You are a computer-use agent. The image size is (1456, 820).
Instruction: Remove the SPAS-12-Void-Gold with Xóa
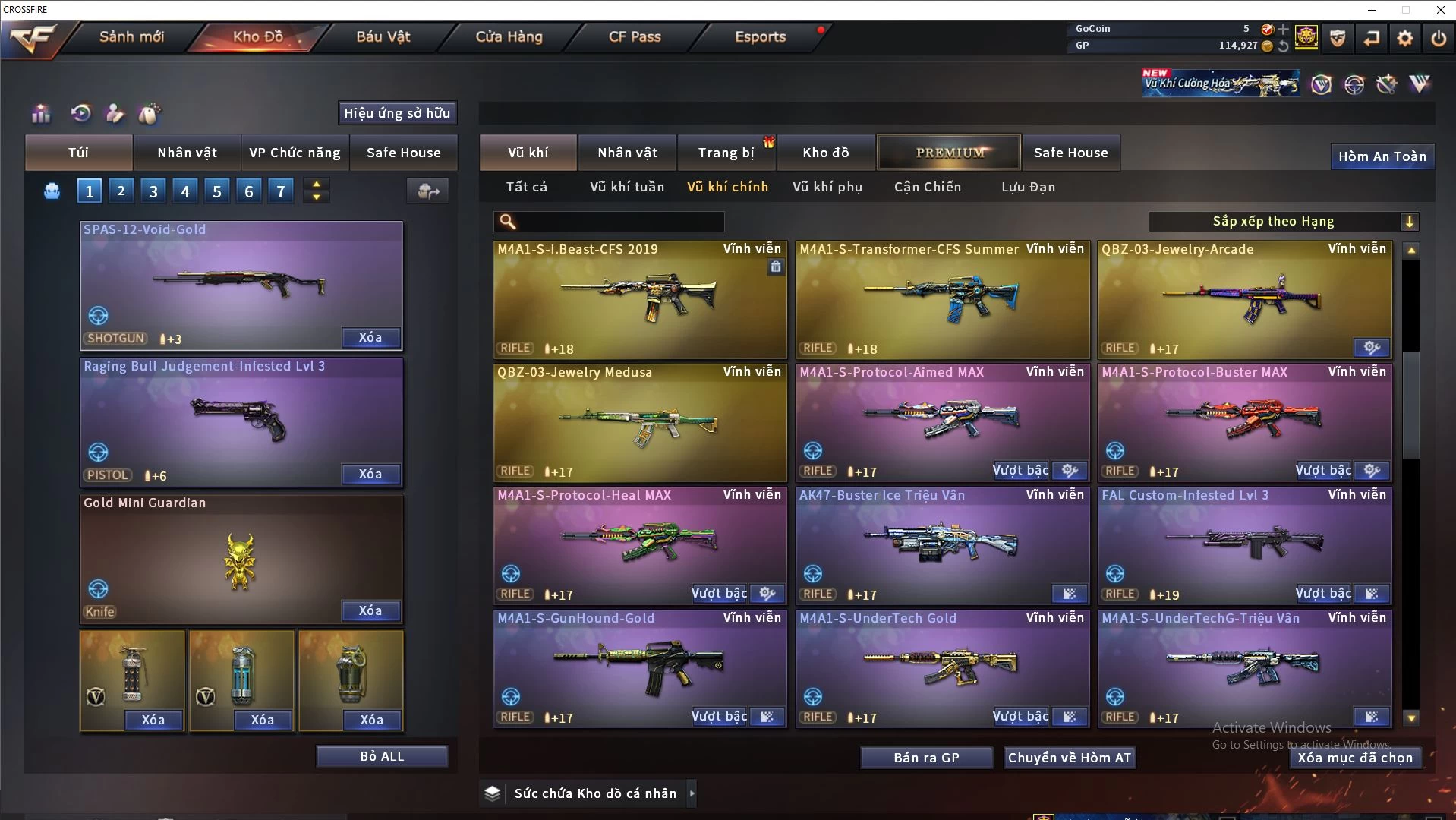tap(370, 338)
